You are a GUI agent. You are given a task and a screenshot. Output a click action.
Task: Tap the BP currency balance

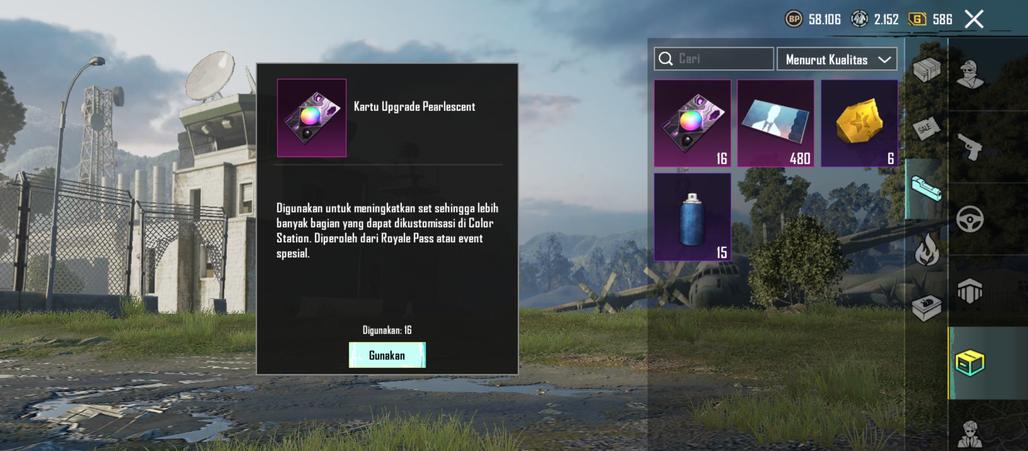[814, 19]
